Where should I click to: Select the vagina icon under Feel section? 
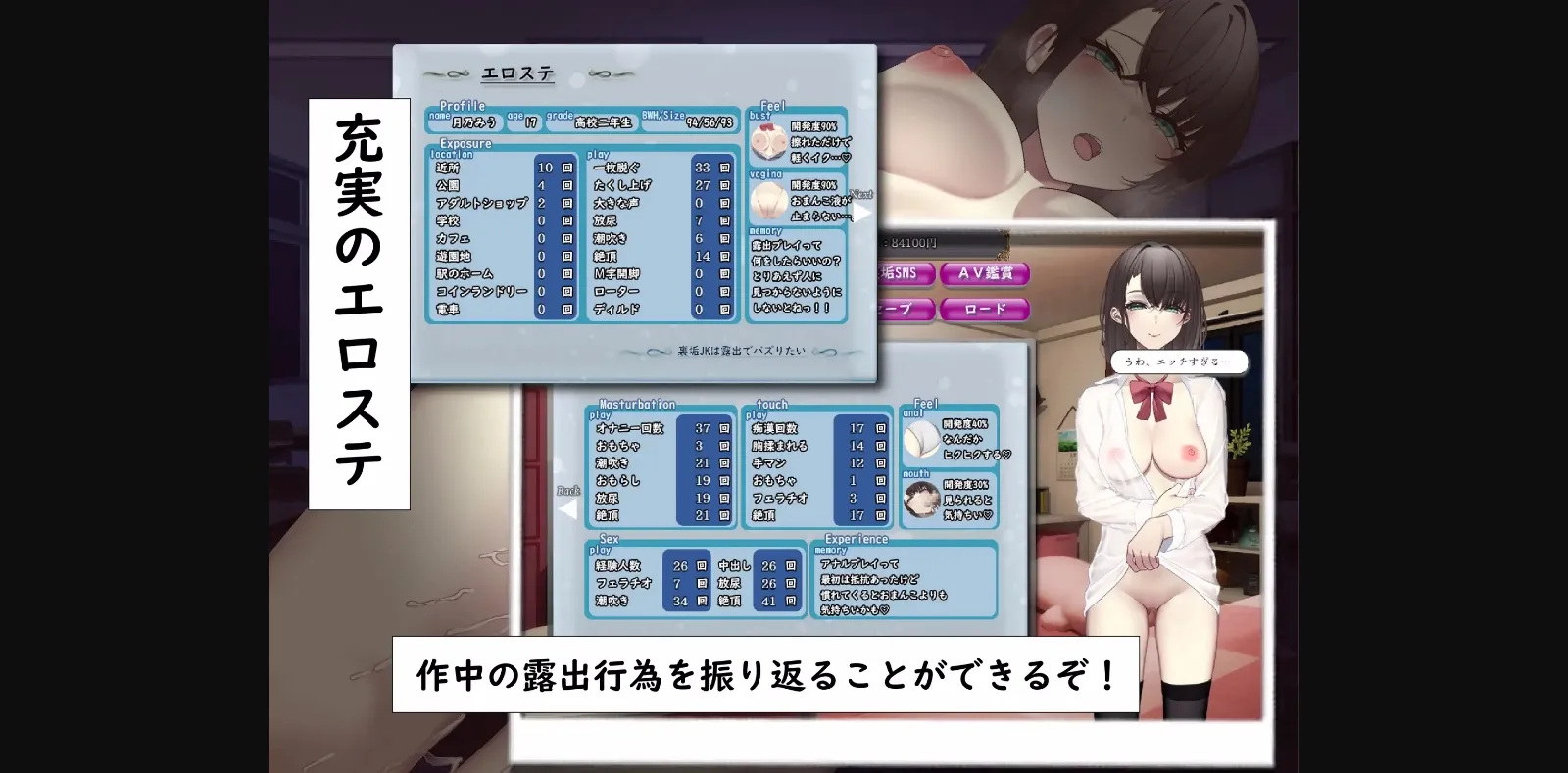click(767, 203)
